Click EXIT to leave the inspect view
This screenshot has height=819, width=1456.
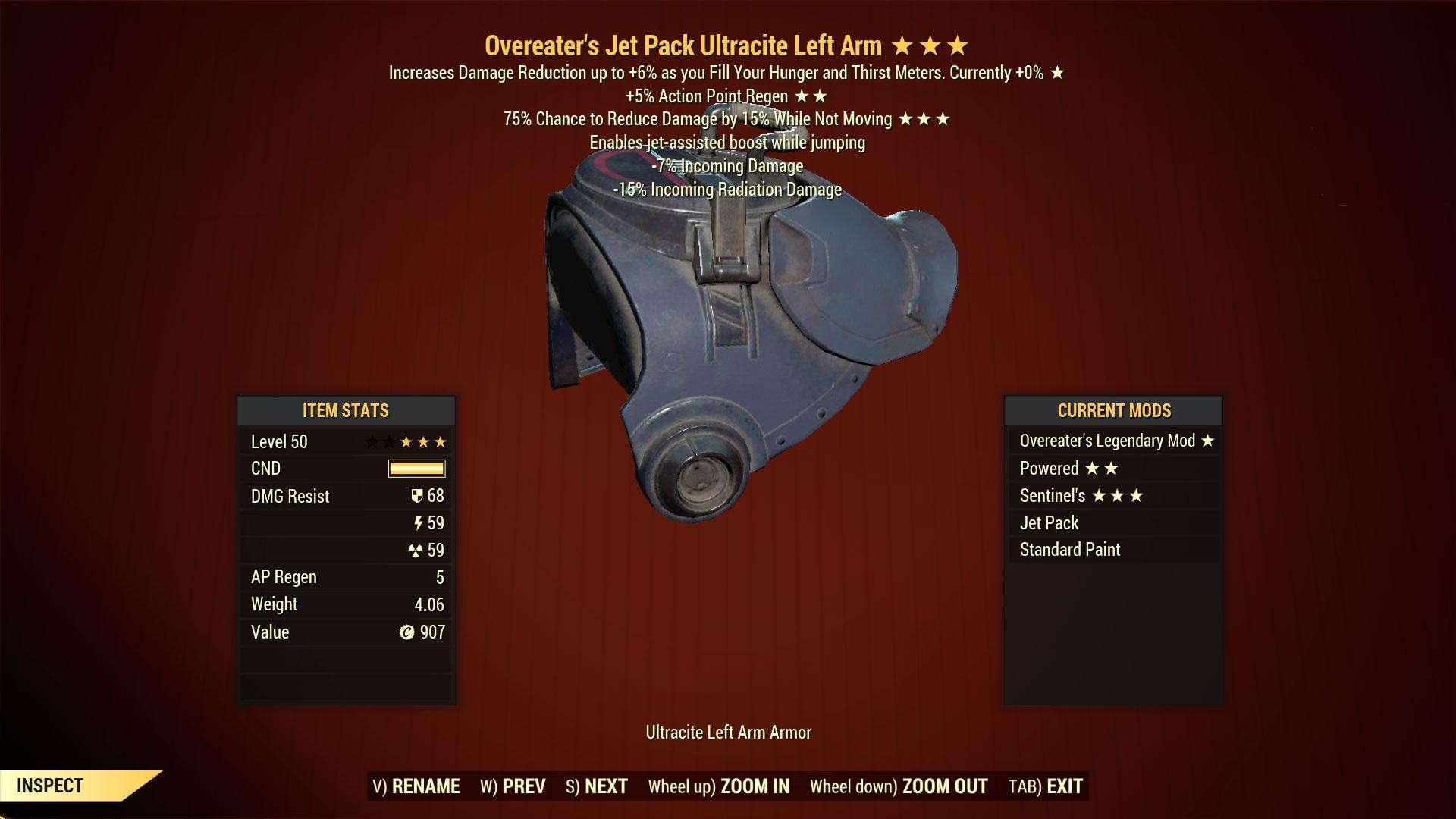click(1062, 786)
